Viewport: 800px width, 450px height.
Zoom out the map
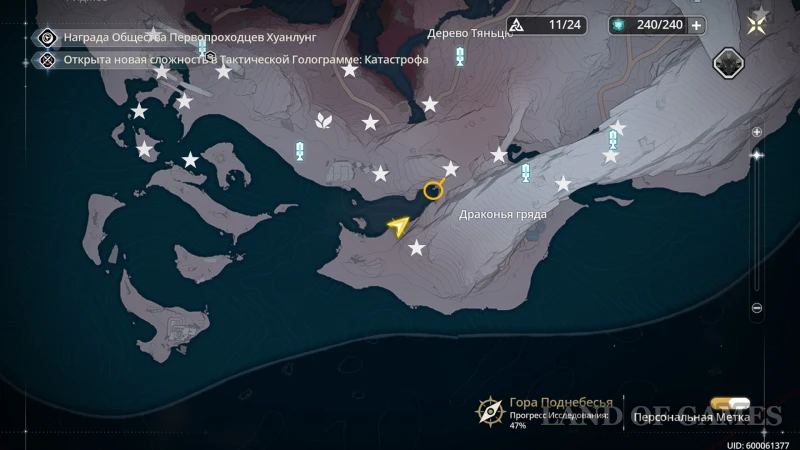pos(757,308)
